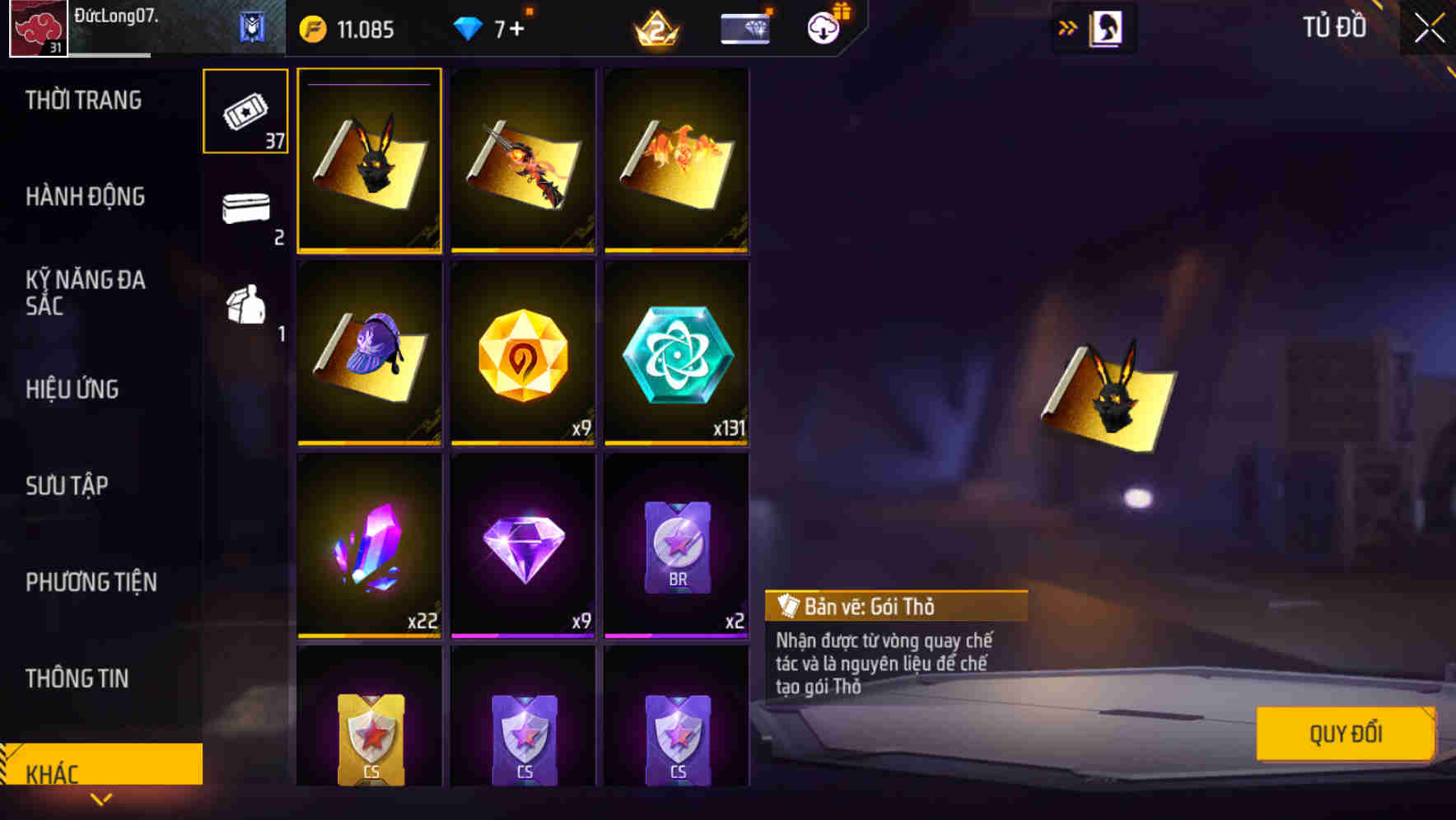Toggle the blueprint ticket filter showing 37
The width and height of the screenshot is (1456, 820).
coord(245,110)
